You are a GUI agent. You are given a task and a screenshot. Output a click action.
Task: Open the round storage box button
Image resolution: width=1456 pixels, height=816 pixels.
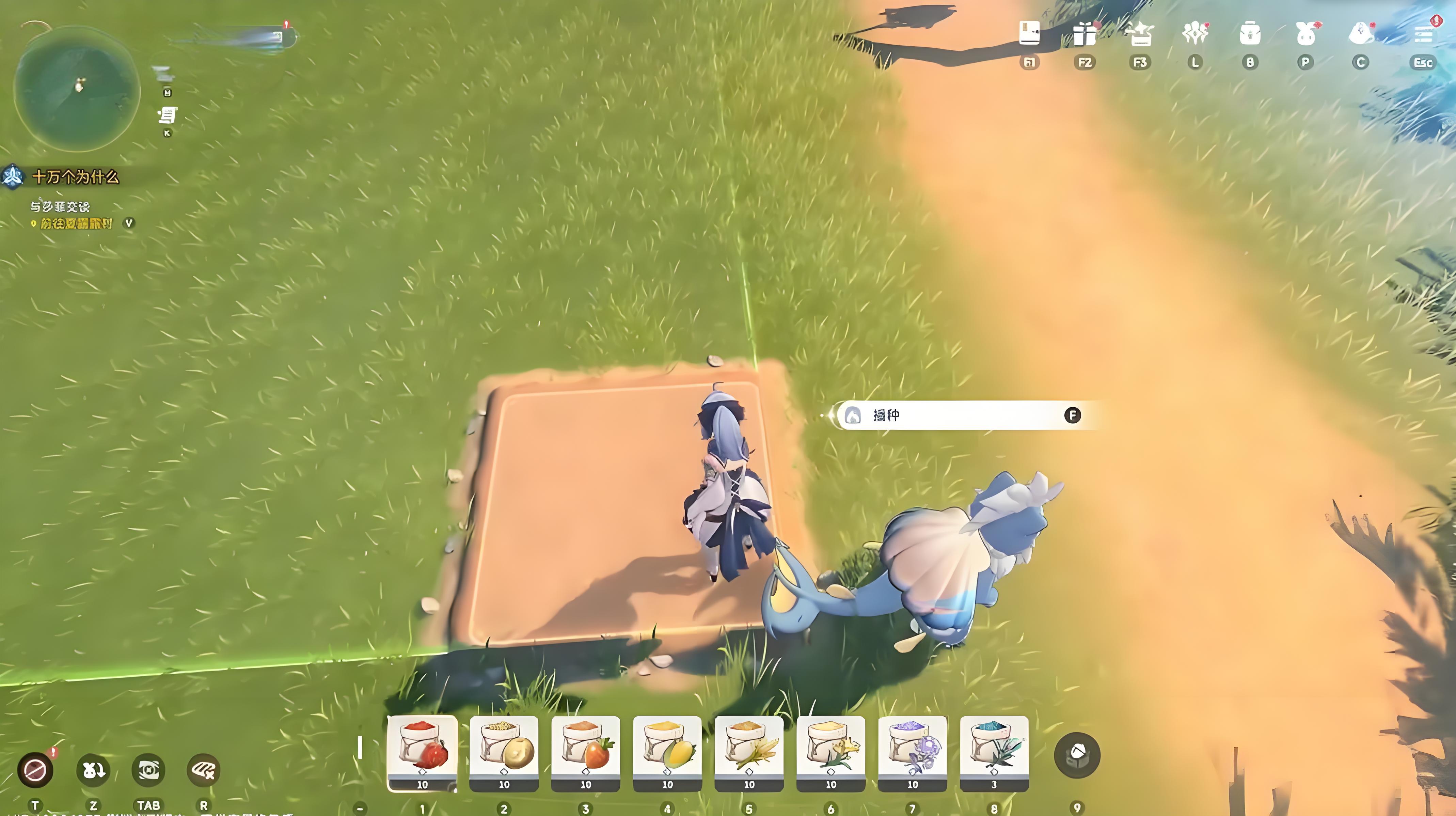(x=1077, y=755)
